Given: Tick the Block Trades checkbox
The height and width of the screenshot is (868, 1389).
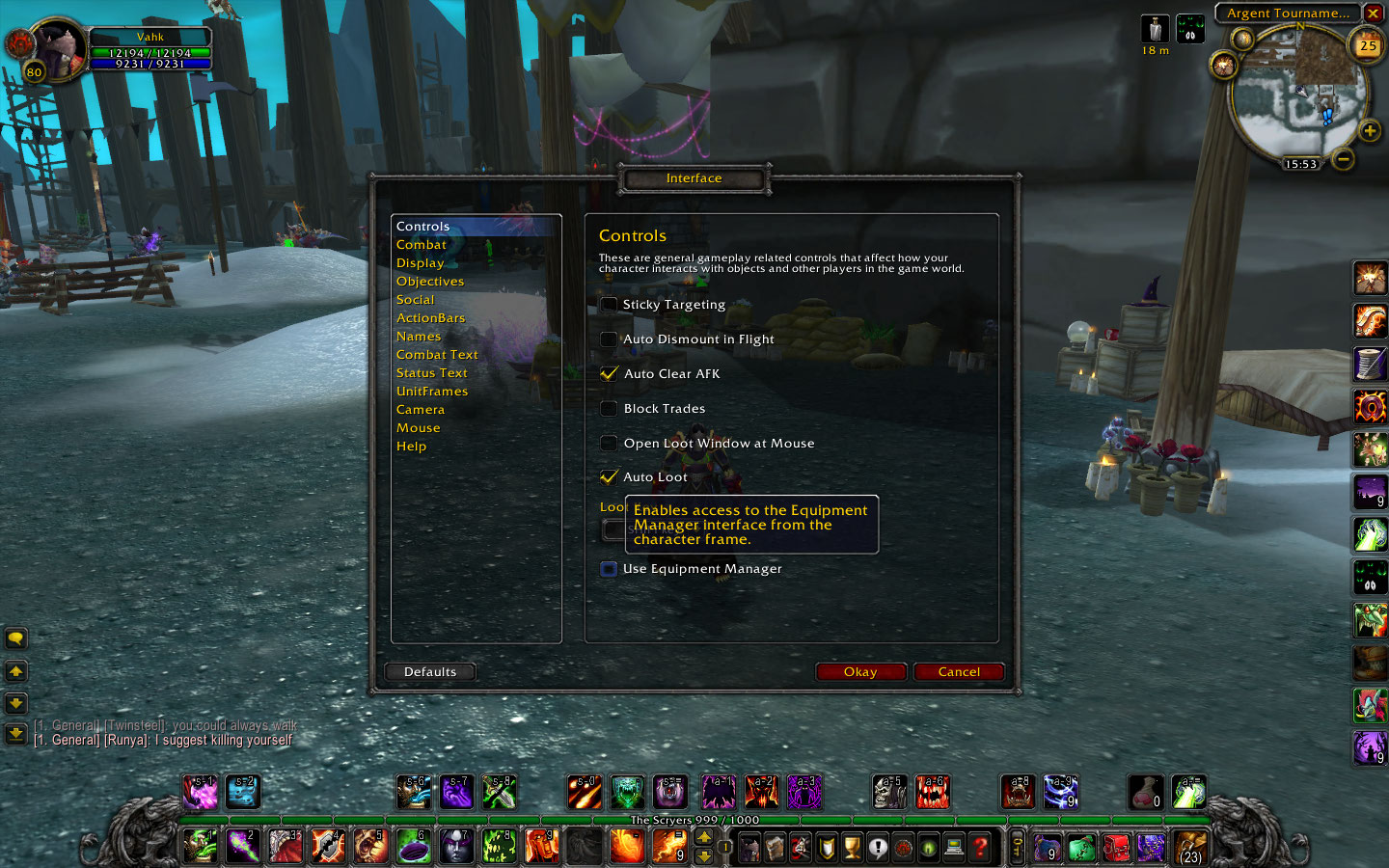Looking at the screenshot, I should click(x=609, y=409).
